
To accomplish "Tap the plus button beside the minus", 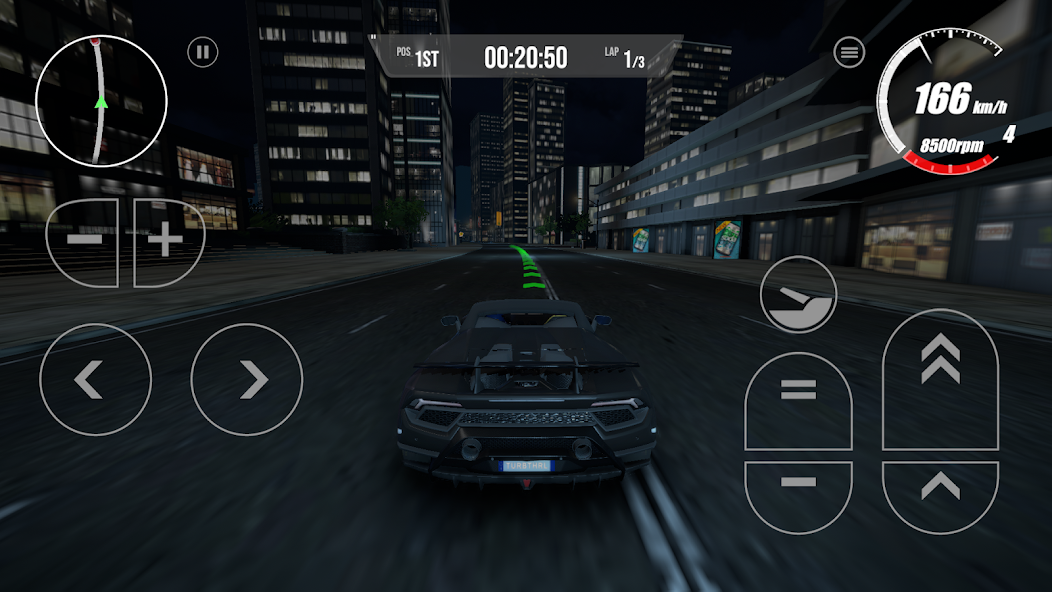I will (x=167, y=242).
